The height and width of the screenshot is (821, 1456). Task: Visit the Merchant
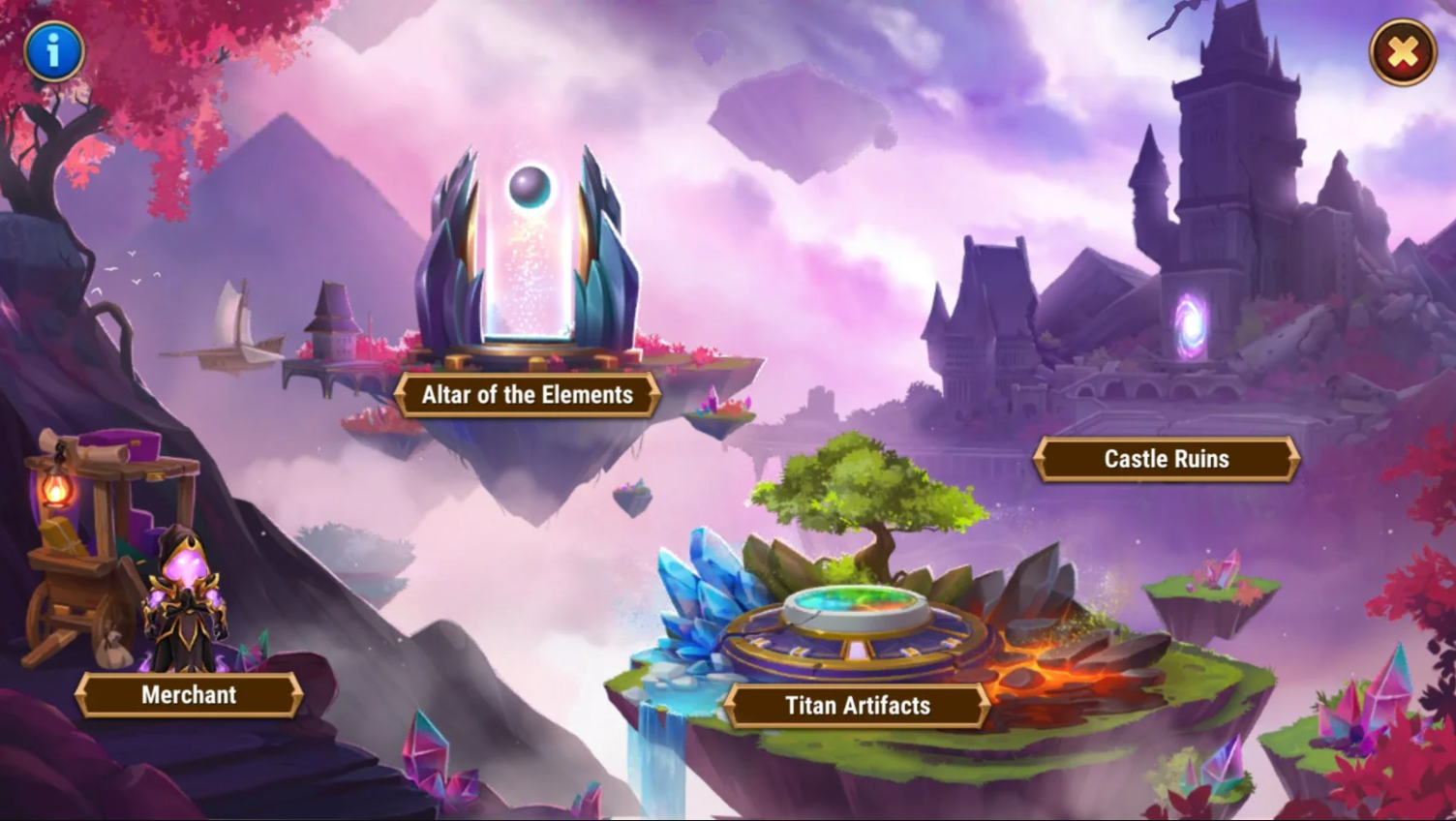[189, 694]
